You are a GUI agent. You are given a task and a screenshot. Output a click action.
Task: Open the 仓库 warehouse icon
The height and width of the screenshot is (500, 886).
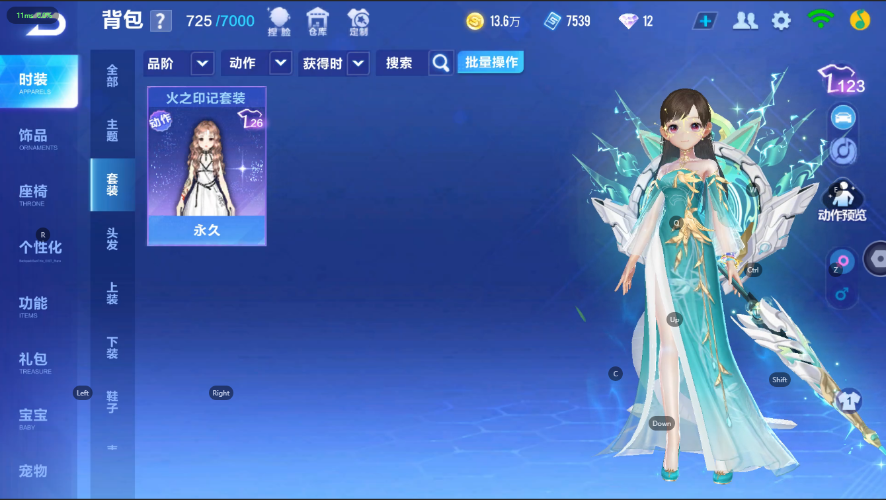coord(317,20)
